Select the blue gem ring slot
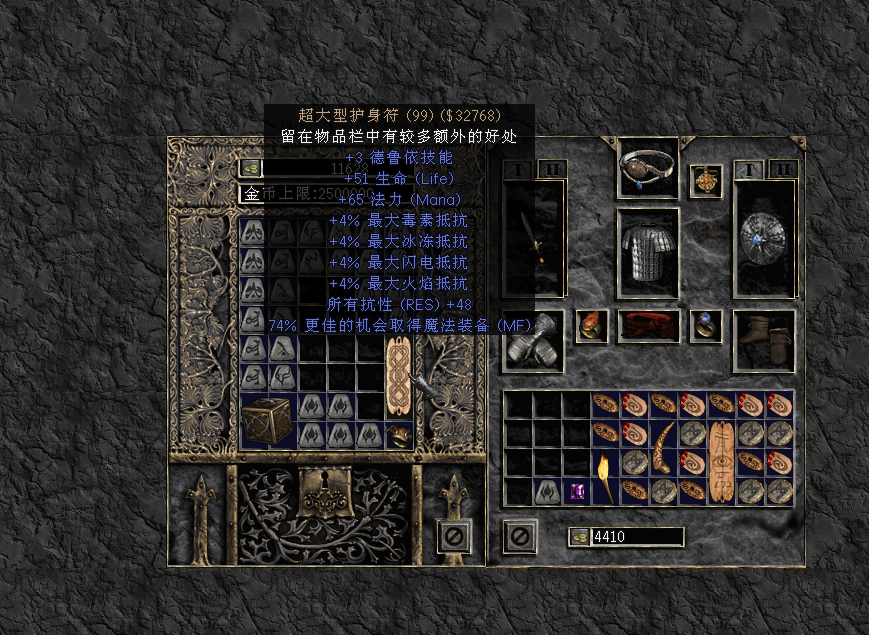Viewport: 869px width, 635px height. click(706, 325)
